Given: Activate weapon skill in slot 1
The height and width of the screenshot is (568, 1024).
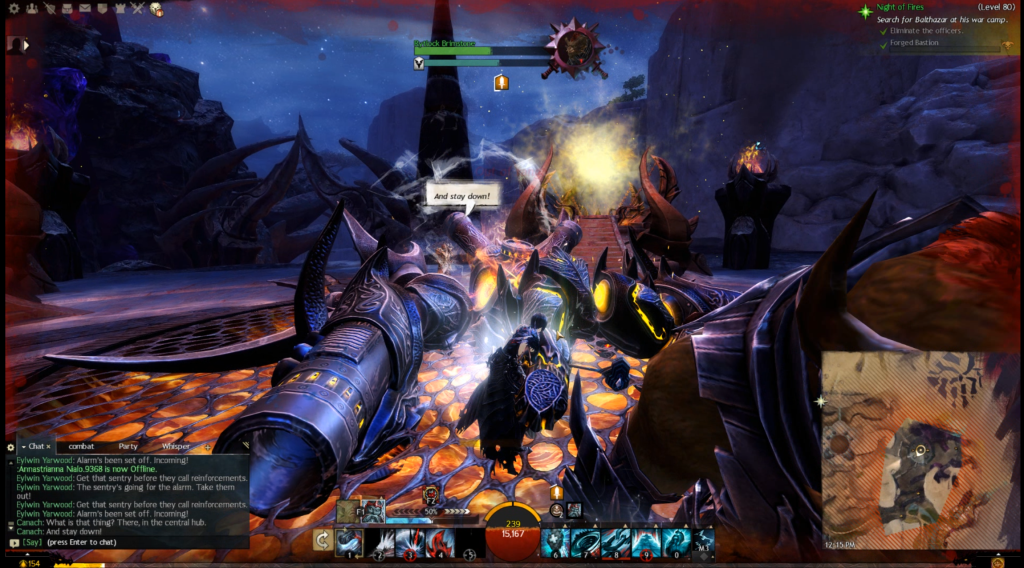Looking at the screenshot, I should [349, 541].
